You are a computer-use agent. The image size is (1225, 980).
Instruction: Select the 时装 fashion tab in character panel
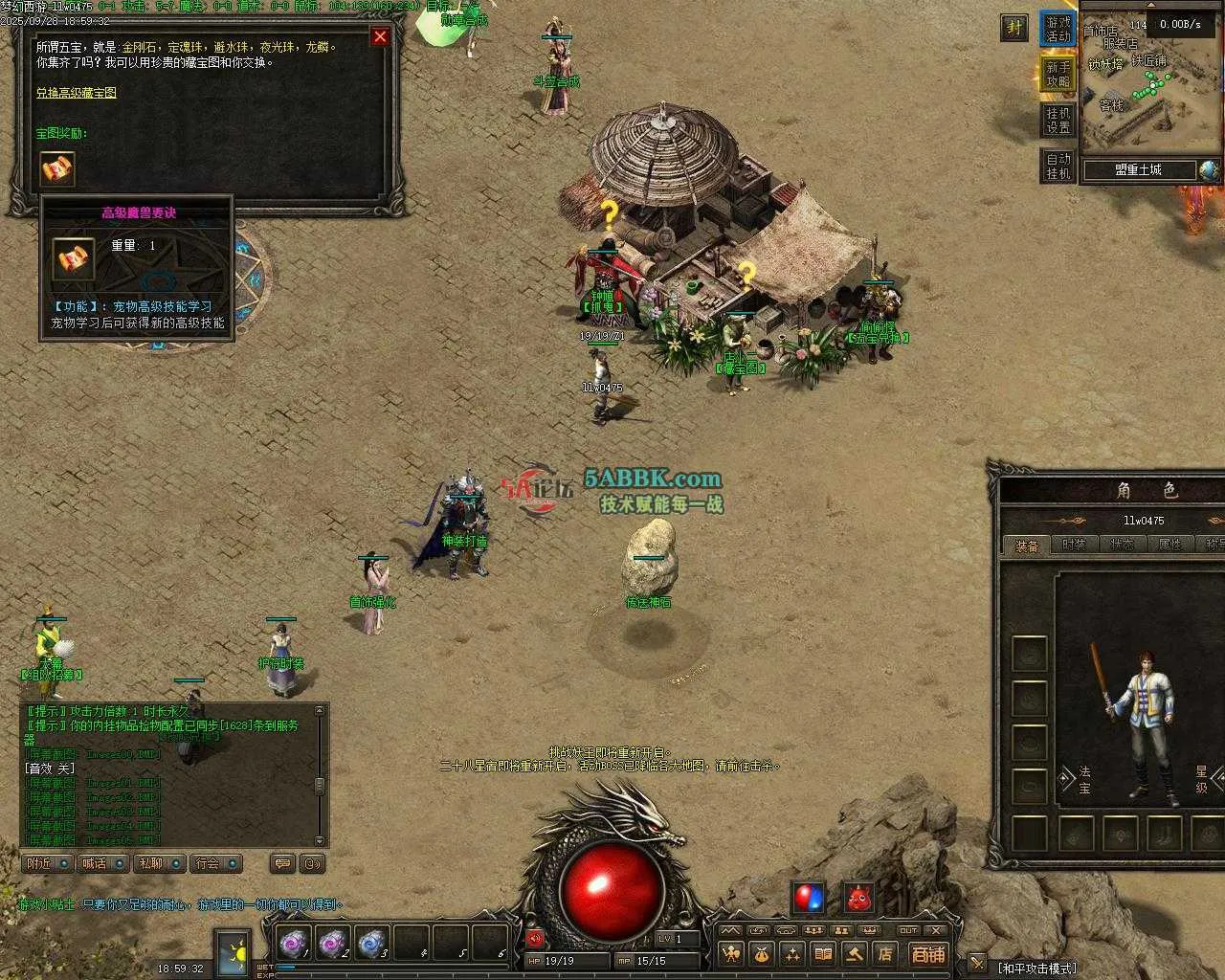1074,545
